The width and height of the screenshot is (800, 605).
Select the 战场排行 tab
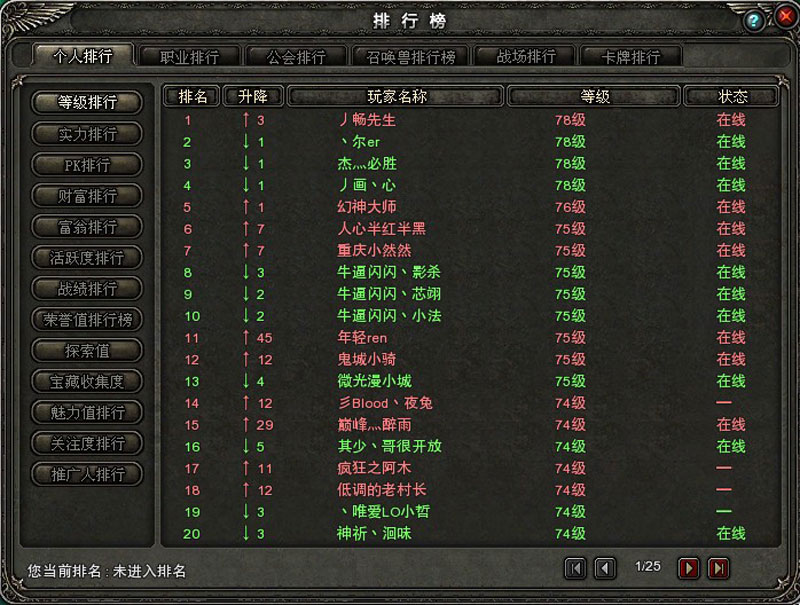click(526, 57)
